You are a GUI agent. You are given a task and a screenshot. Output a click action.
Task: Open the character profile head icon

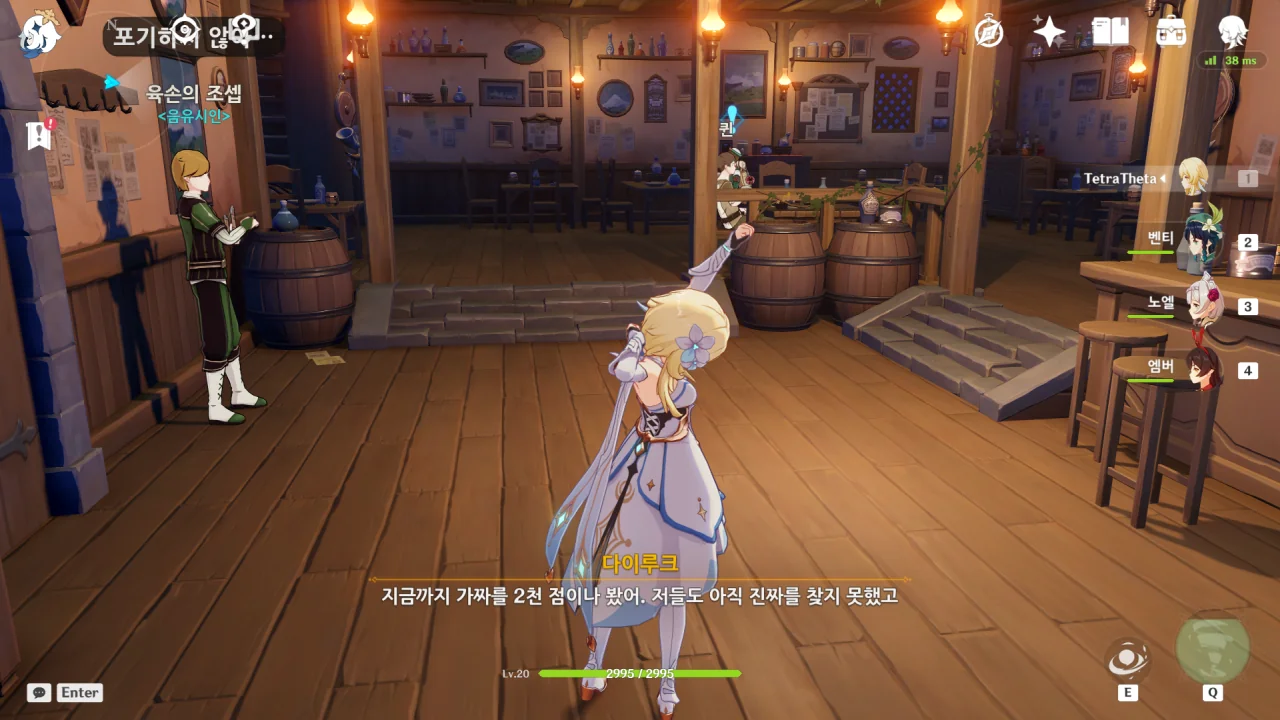(1233, 32)
